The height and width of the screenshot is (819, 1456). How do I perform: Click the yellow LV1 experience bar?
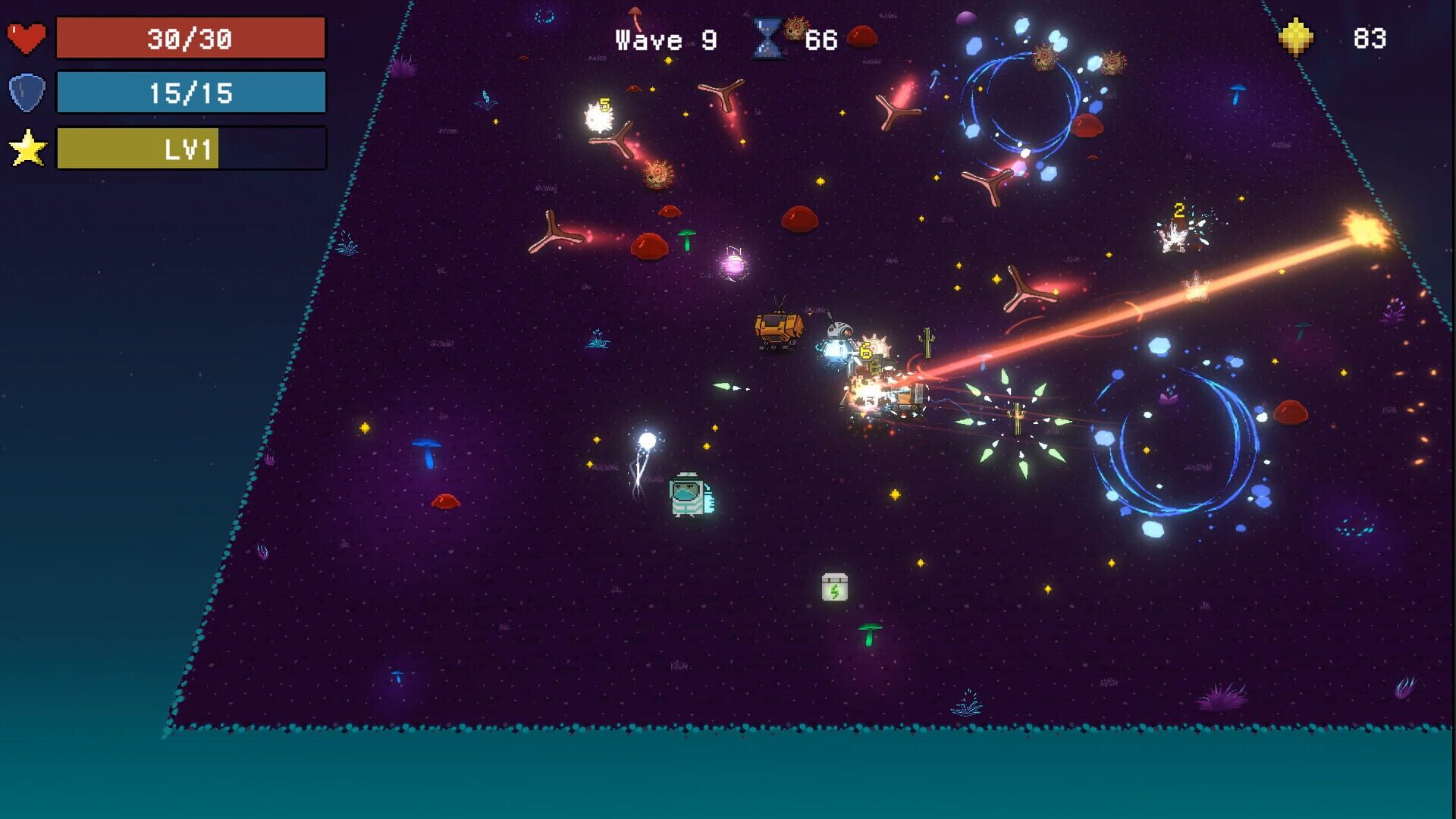136,149
